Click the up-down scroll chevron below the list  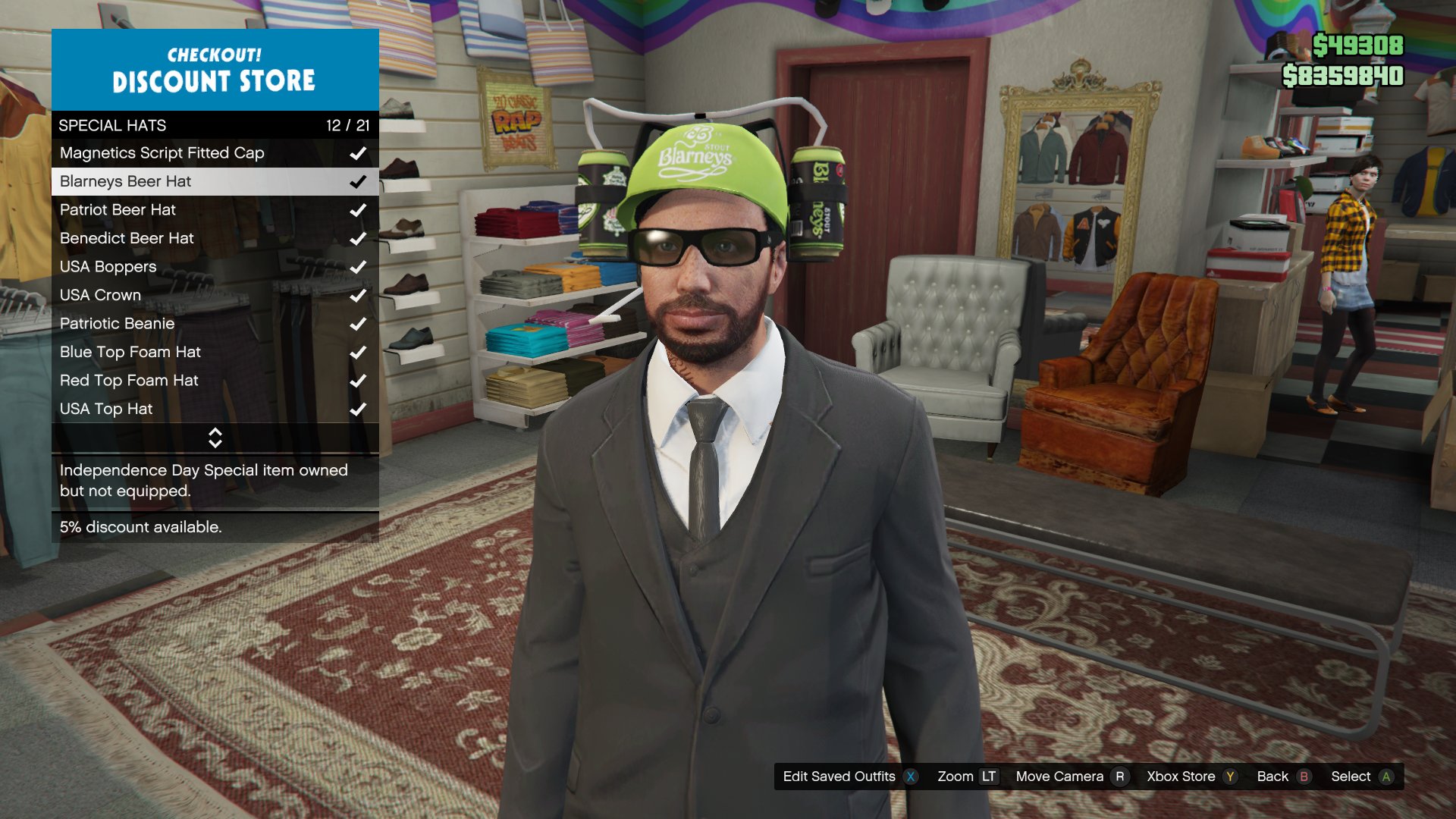coord(215,437)
